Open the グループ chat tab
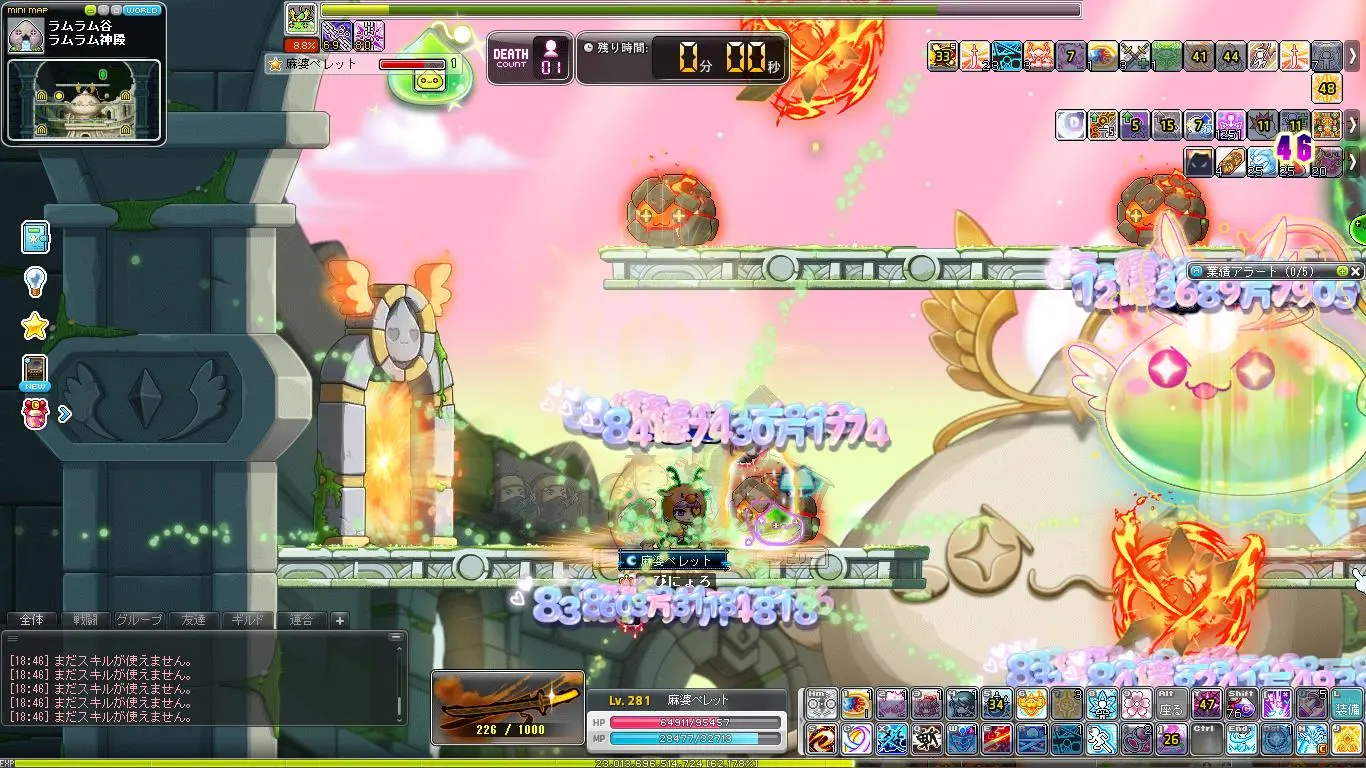Image resolution: width=1366 pixels, height=768 pixels. coord(139,620)
